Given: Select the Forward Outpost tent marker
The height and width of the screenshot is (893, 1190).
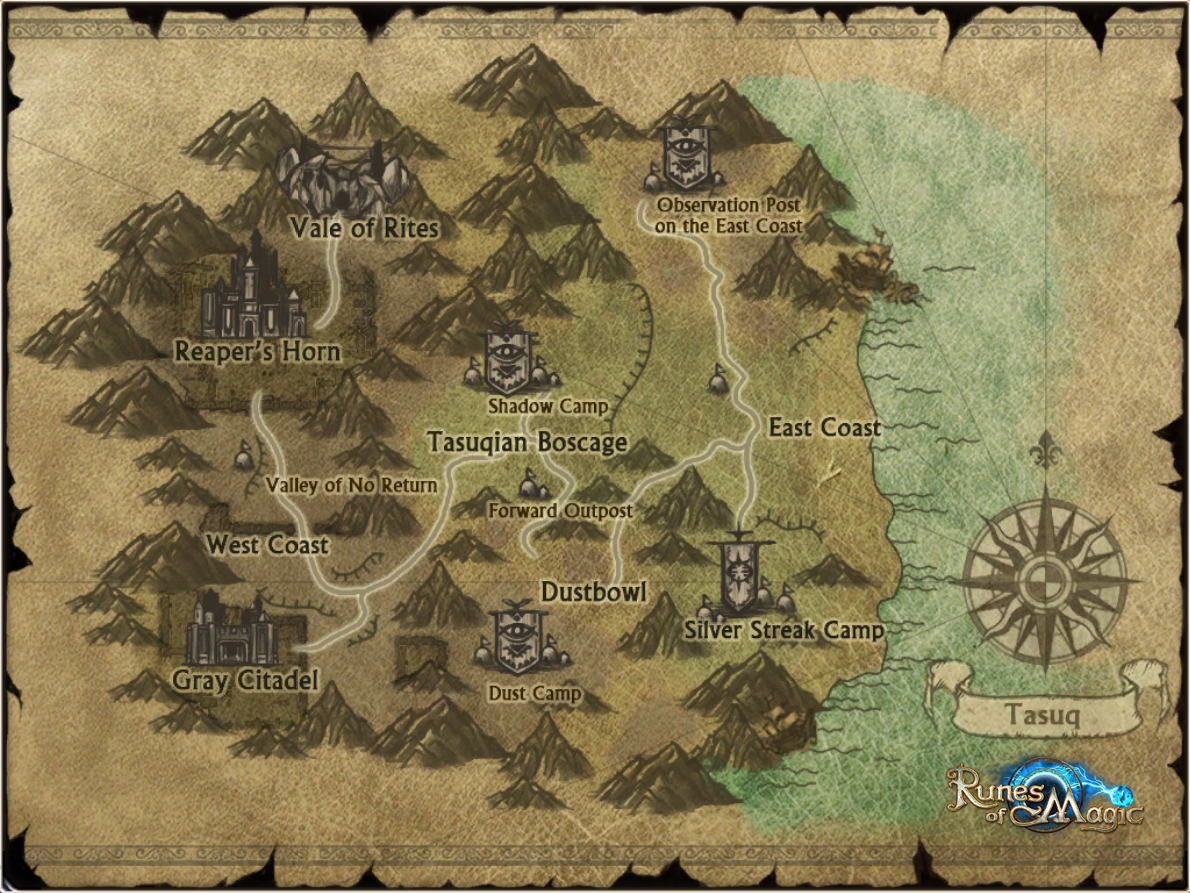Looking at the screenshot, I should click(x=529, y=485).
